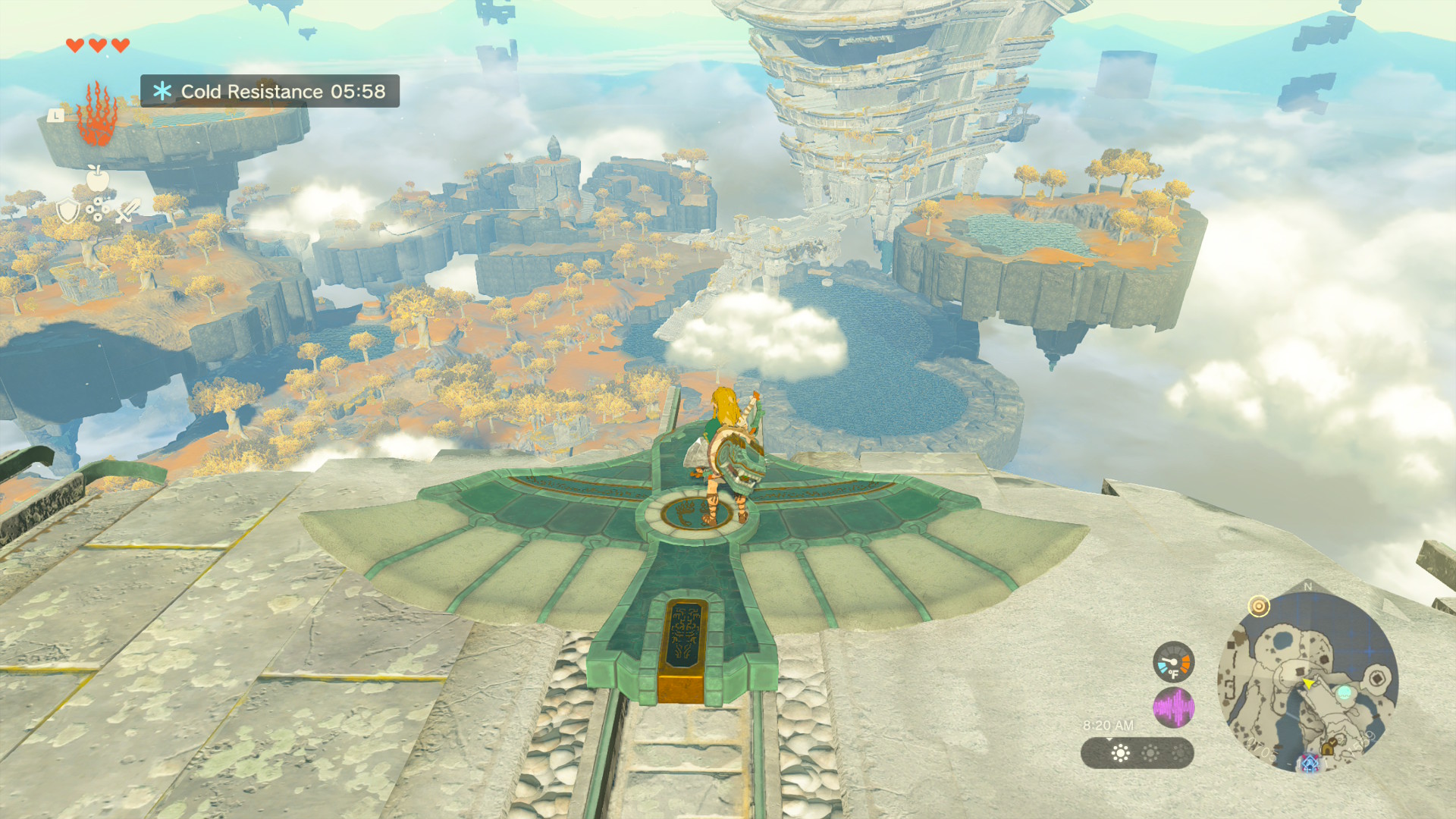This screenshot has width=1456, height=819.
Task: Open the apple materials quick slot
Action: [97, 178]
